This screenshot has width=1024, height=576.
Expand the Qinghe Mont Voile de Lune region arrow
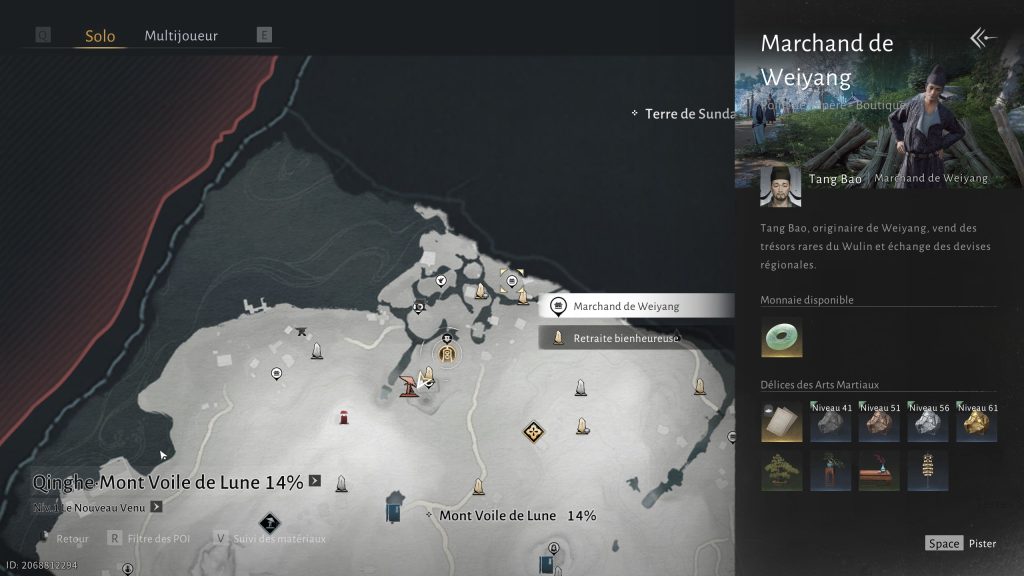(315, 481)
